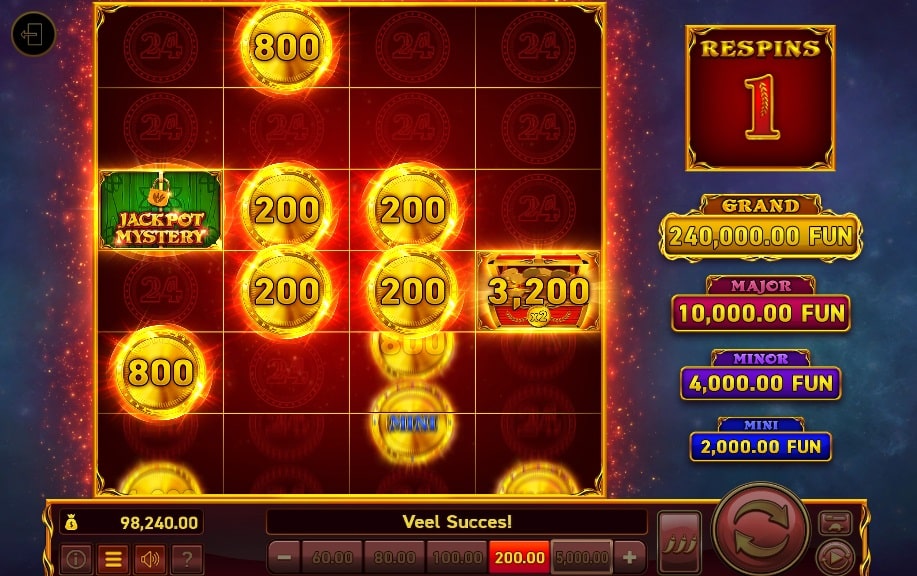The width and height of the screenshot is (917, 576).
Task: Choose the 80.00 bet amount
Action: click(x=394, y=557)
